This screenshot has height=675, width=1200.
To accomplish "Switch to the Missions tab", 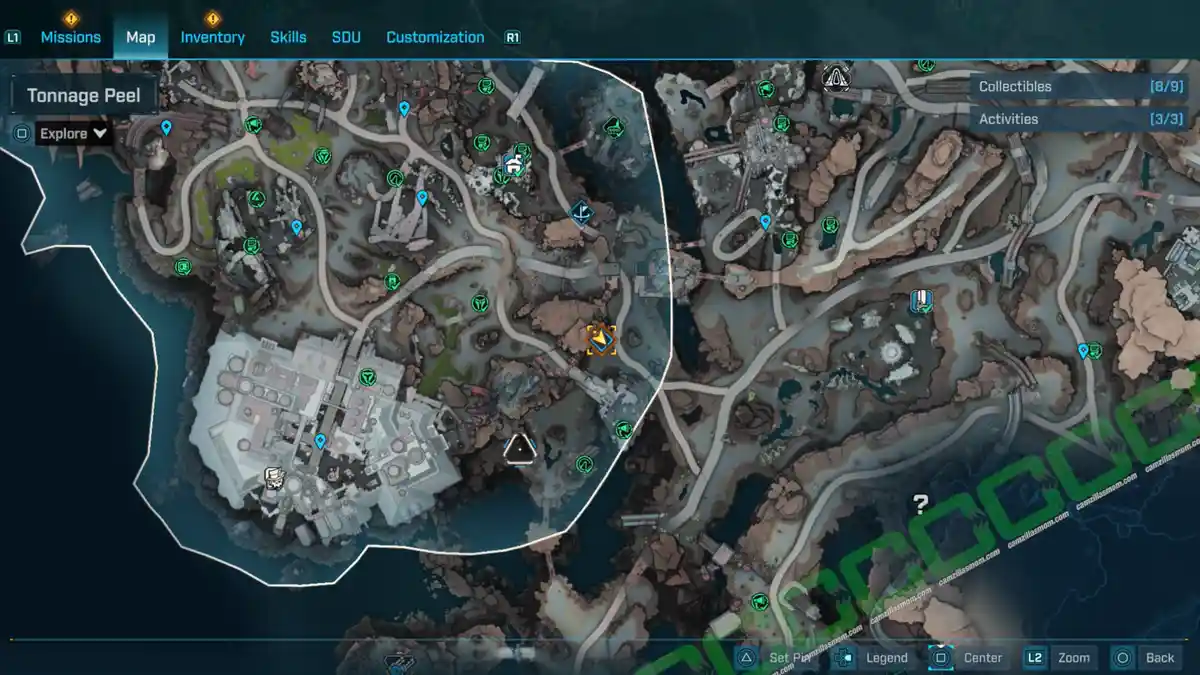I will click(70, 37).
